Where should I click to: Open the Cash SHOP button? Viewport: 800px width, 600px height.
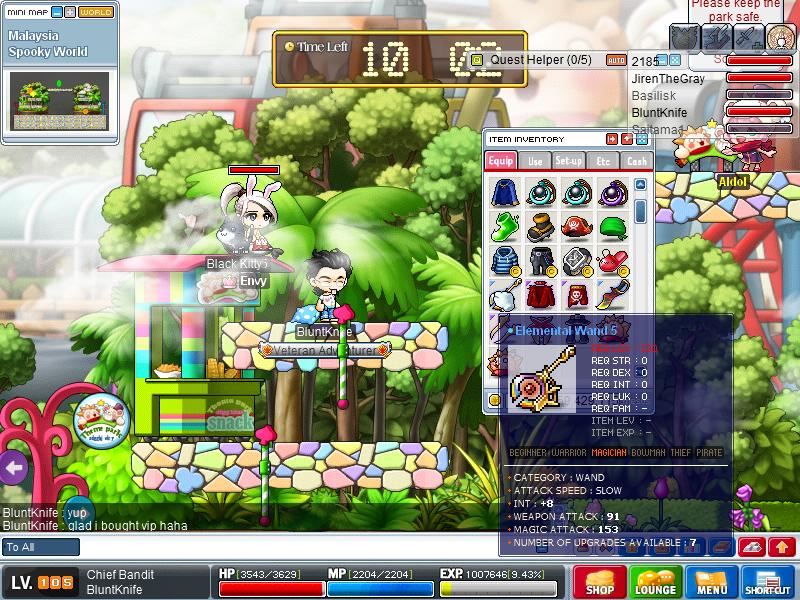(x=600, y=581)
